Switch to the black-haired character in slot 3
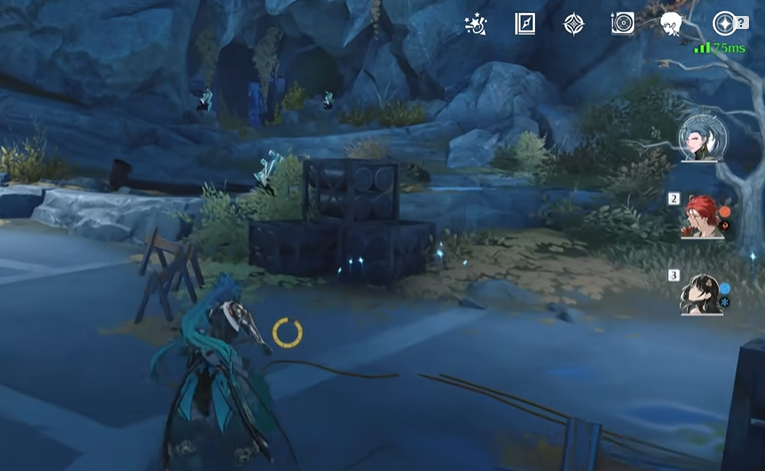765x471 pixels. 701,294
